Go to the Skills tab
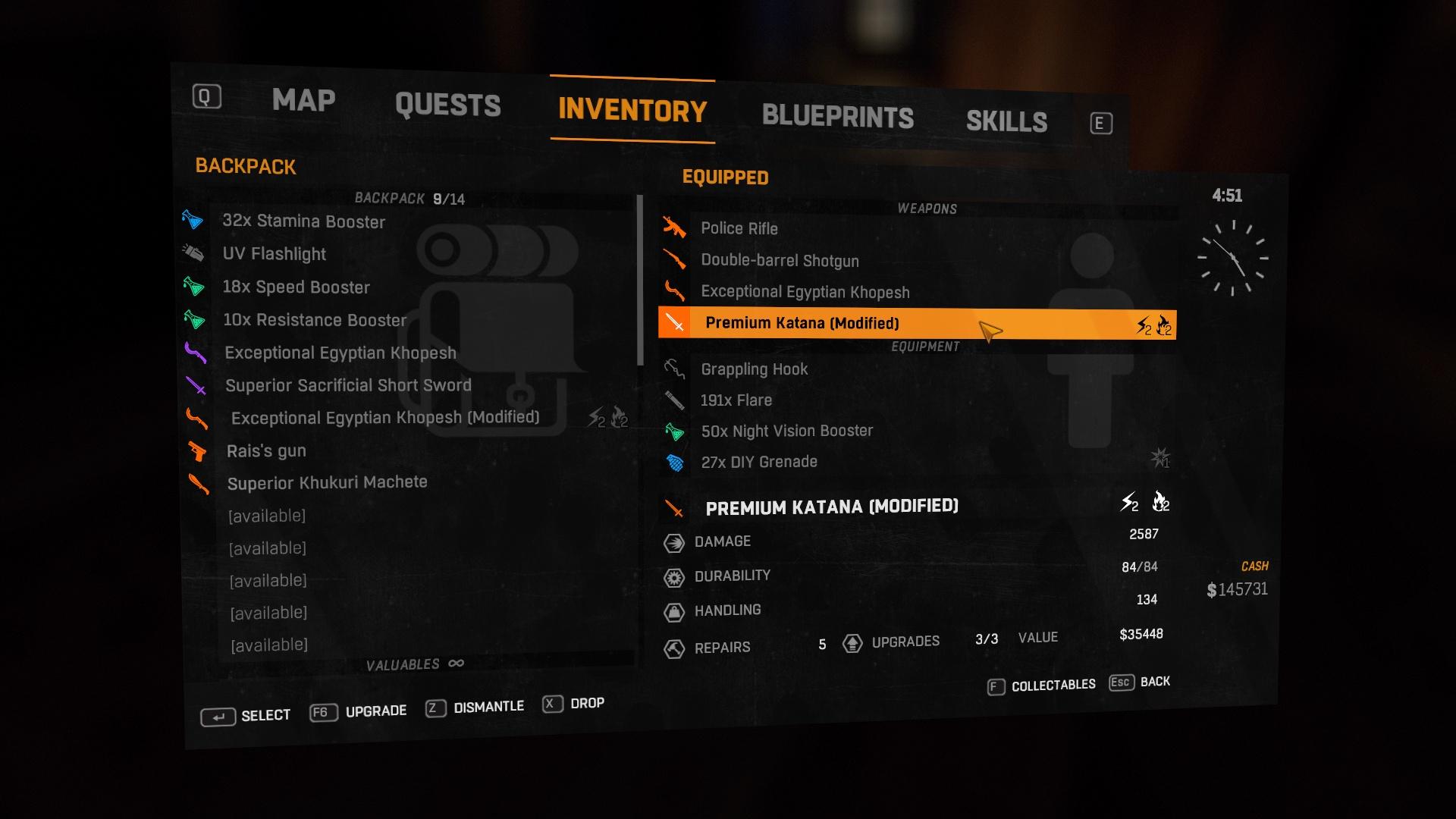Image resolution: width=1456 pixels, height=819 pixels. tap(1006, 121)
